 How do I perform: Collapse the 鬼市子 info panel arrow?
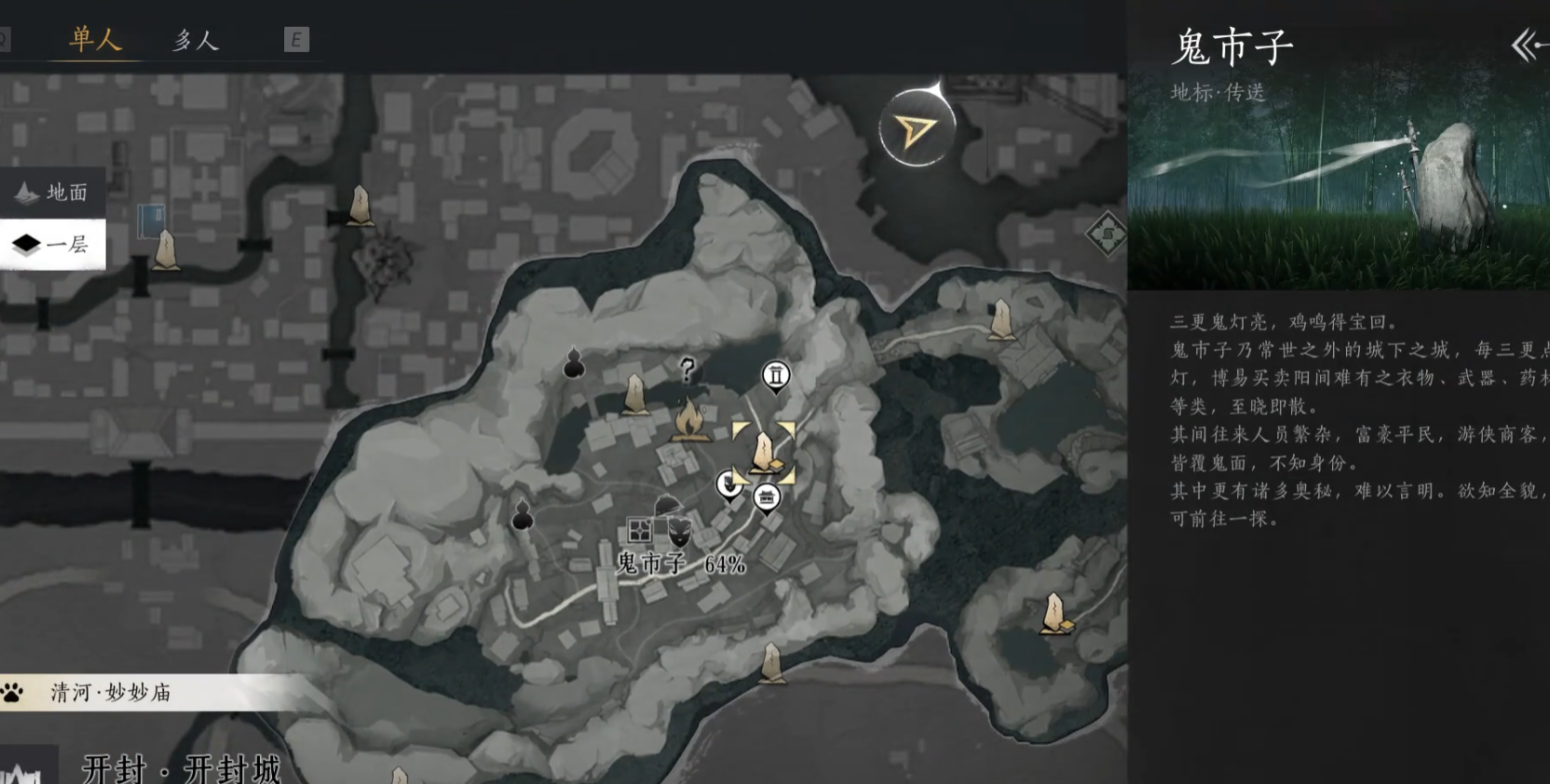click(1527, 46)
